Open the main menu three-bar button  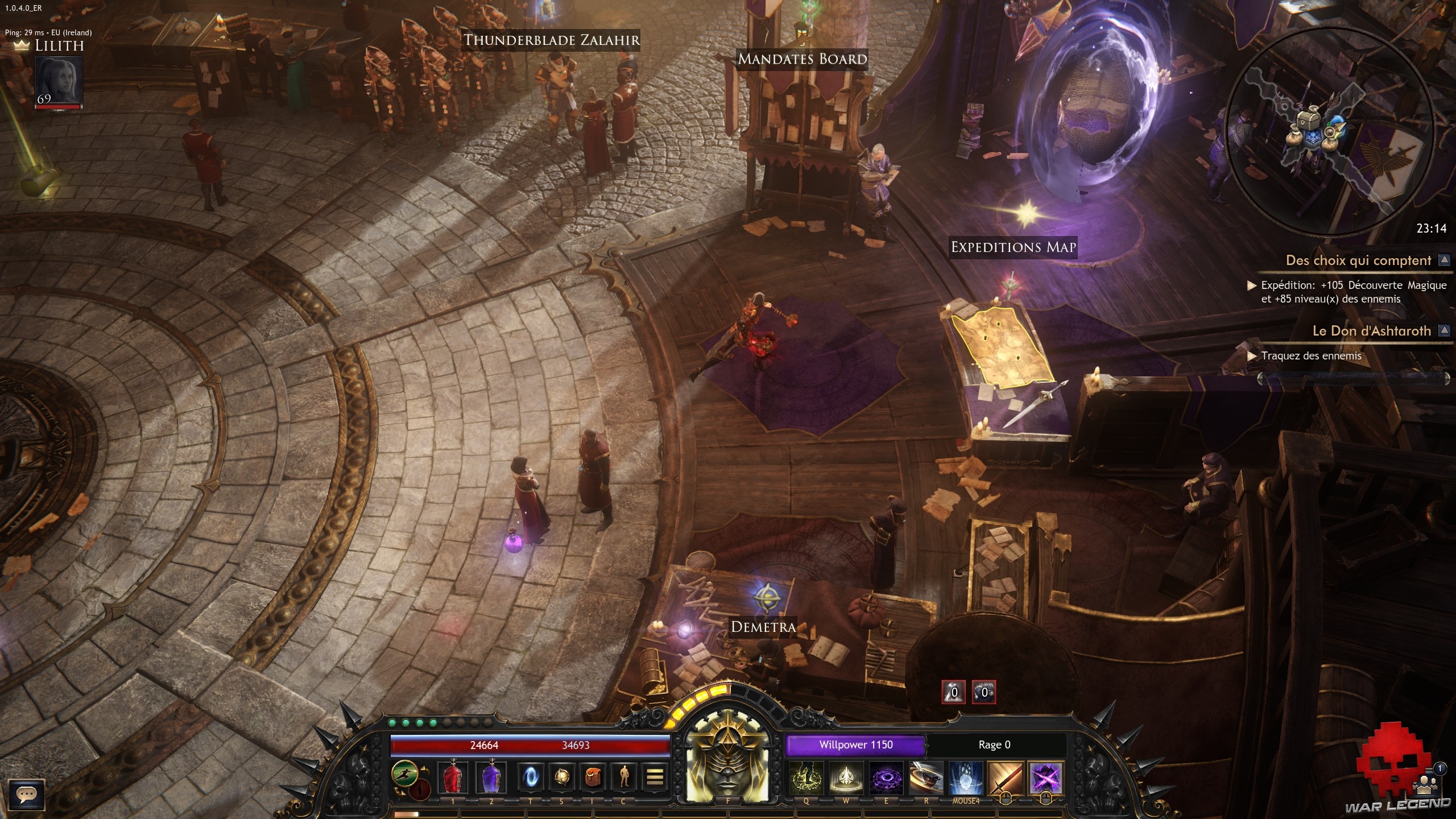tap(655, 777)
